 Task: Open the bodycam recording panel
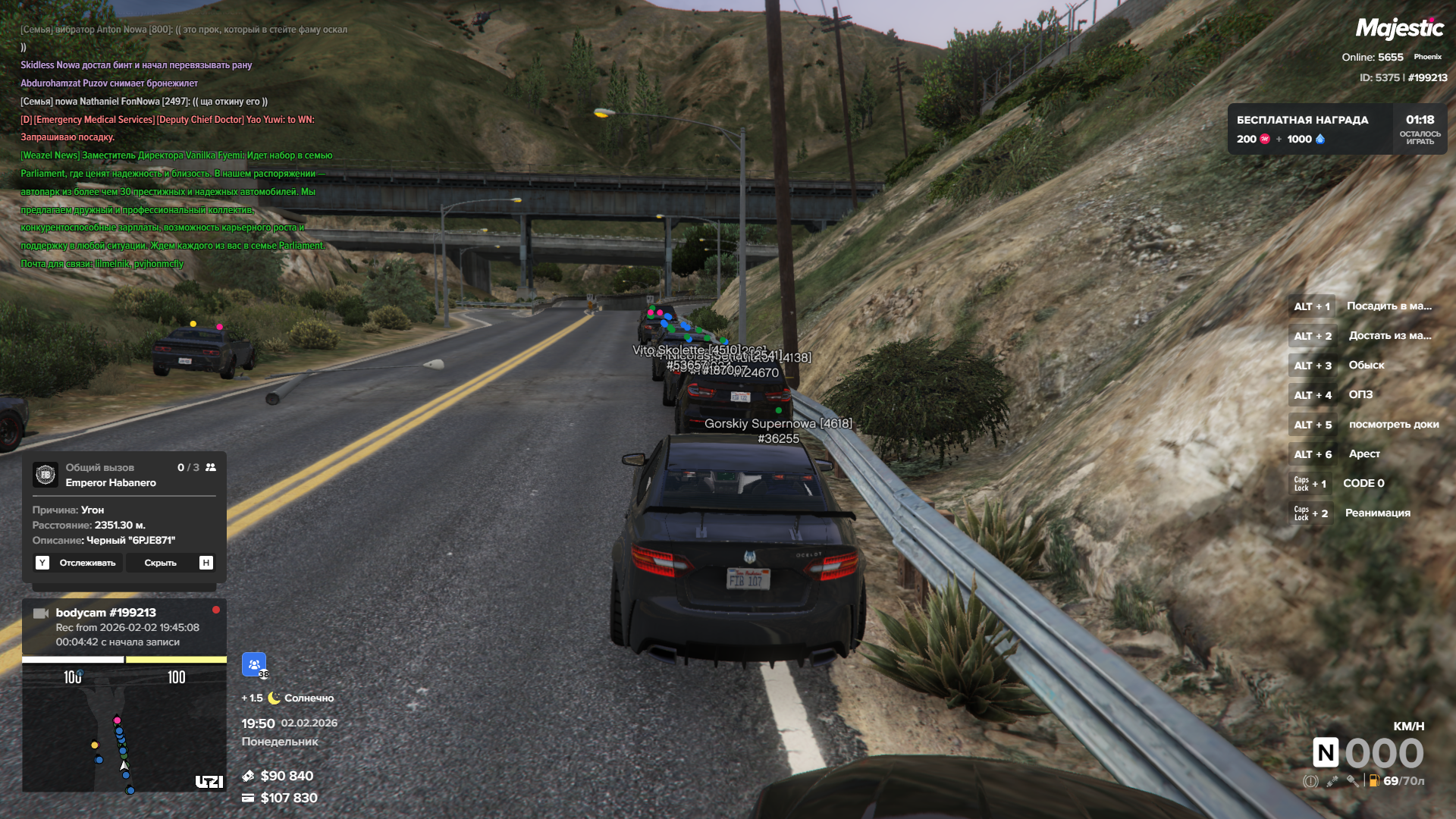click(124, 627)
